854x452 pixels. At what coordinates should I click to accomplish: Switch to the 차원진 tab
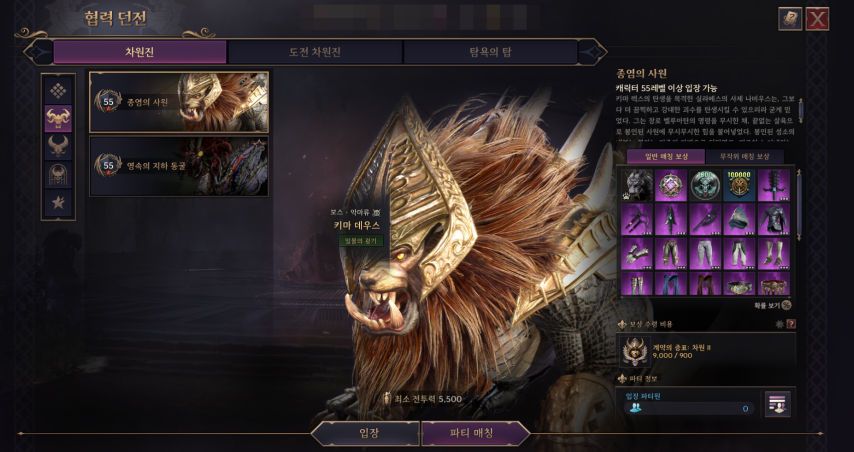tap(139, 52)
